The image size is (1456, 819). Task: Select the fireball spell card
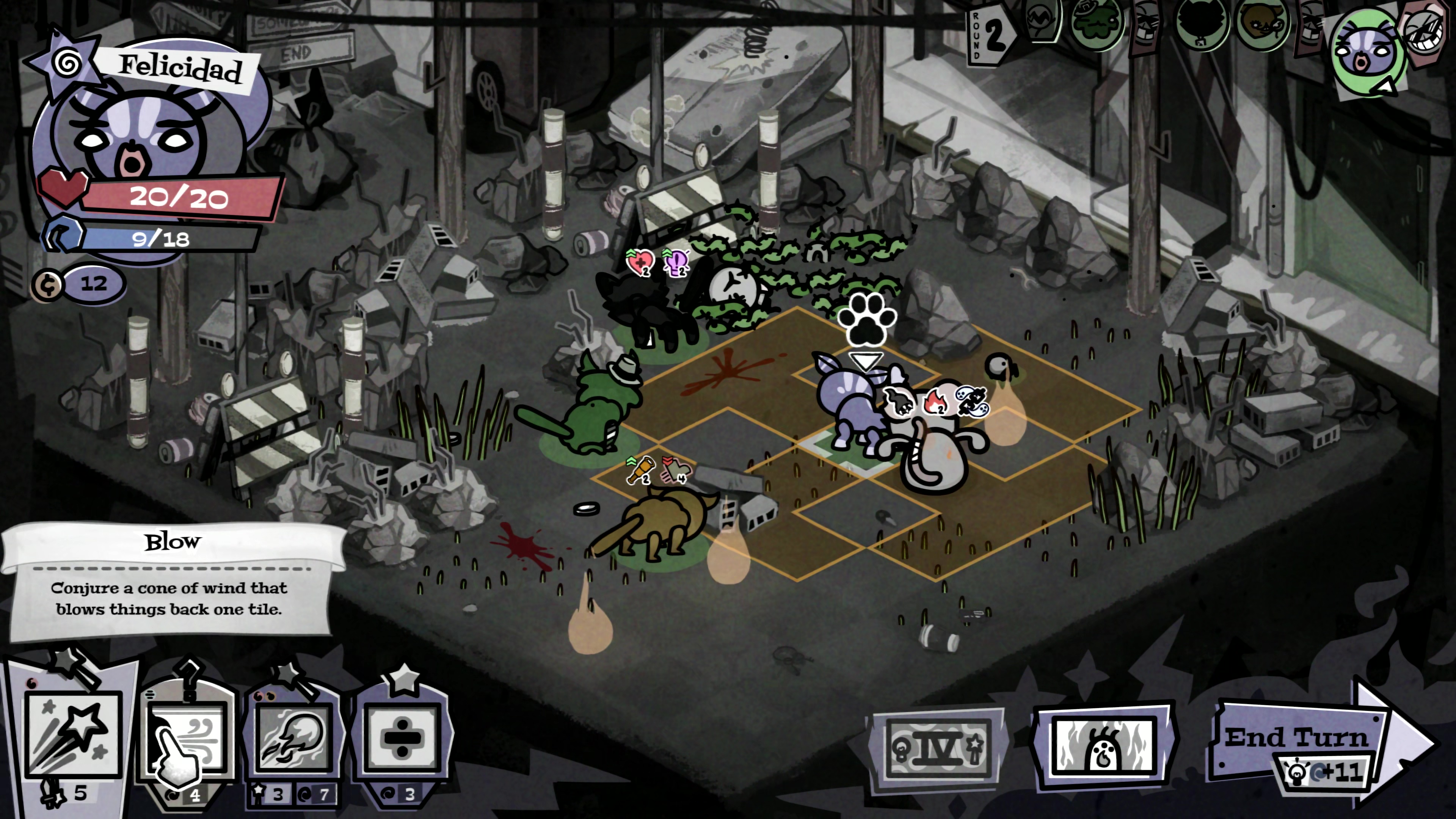[294, 737]
